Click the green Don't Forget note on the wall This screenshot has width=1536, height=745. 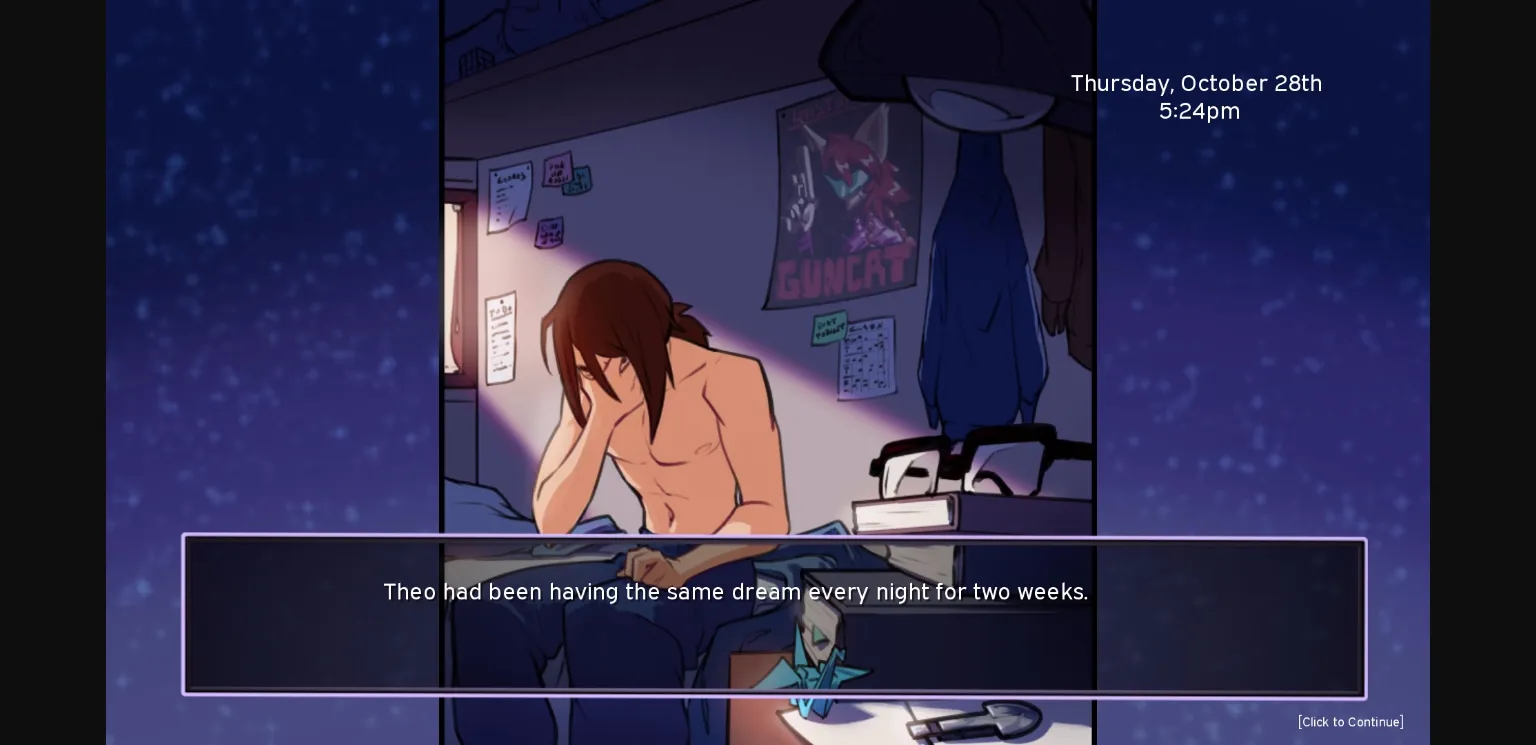(828, 325)
